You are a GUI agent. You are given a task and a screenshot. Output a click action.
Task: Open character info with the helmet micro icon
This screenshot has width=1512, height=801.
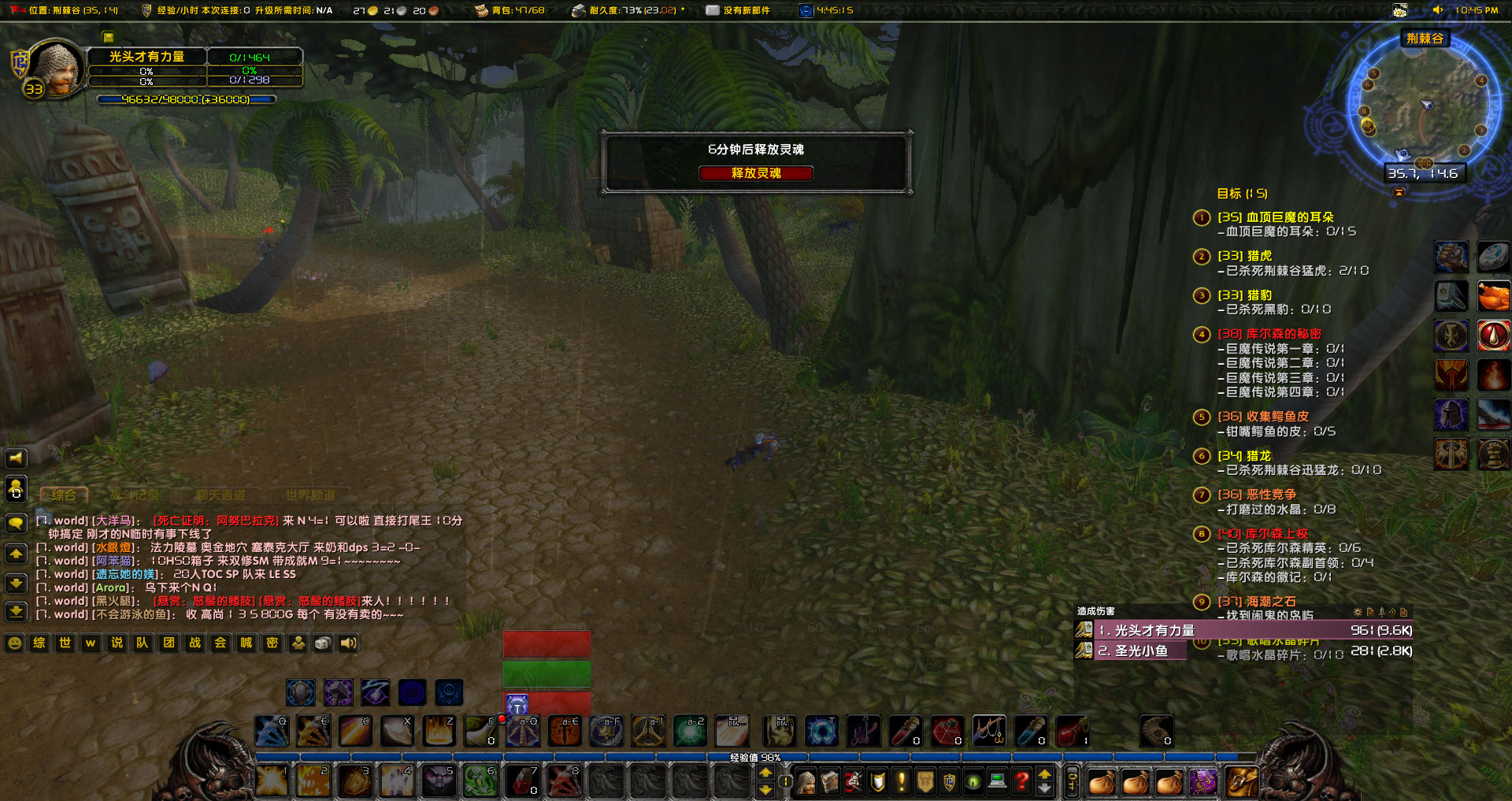(806, 782)
